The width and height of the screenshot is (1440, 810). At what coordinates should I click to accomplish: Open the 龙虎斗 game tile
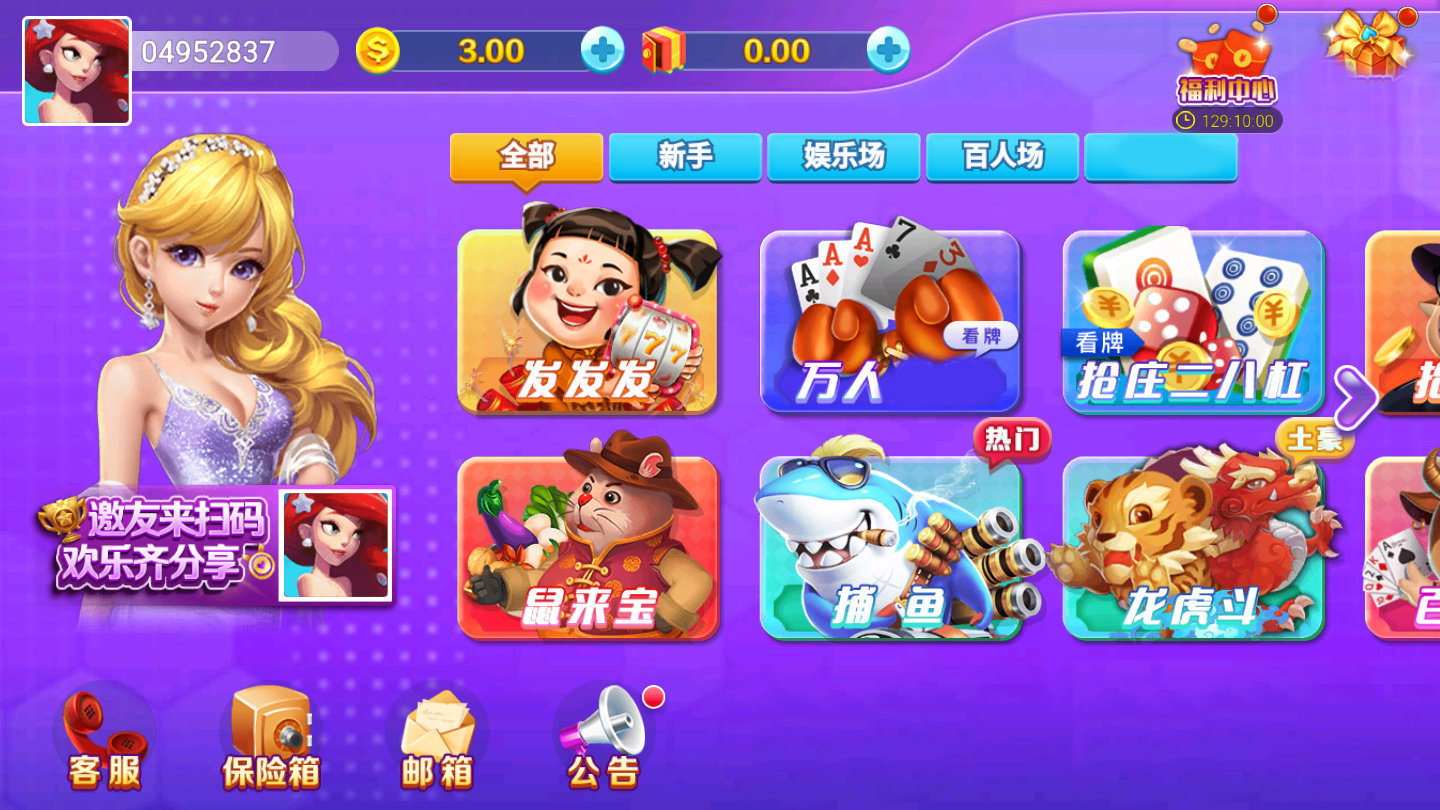tap(1195, 545)
